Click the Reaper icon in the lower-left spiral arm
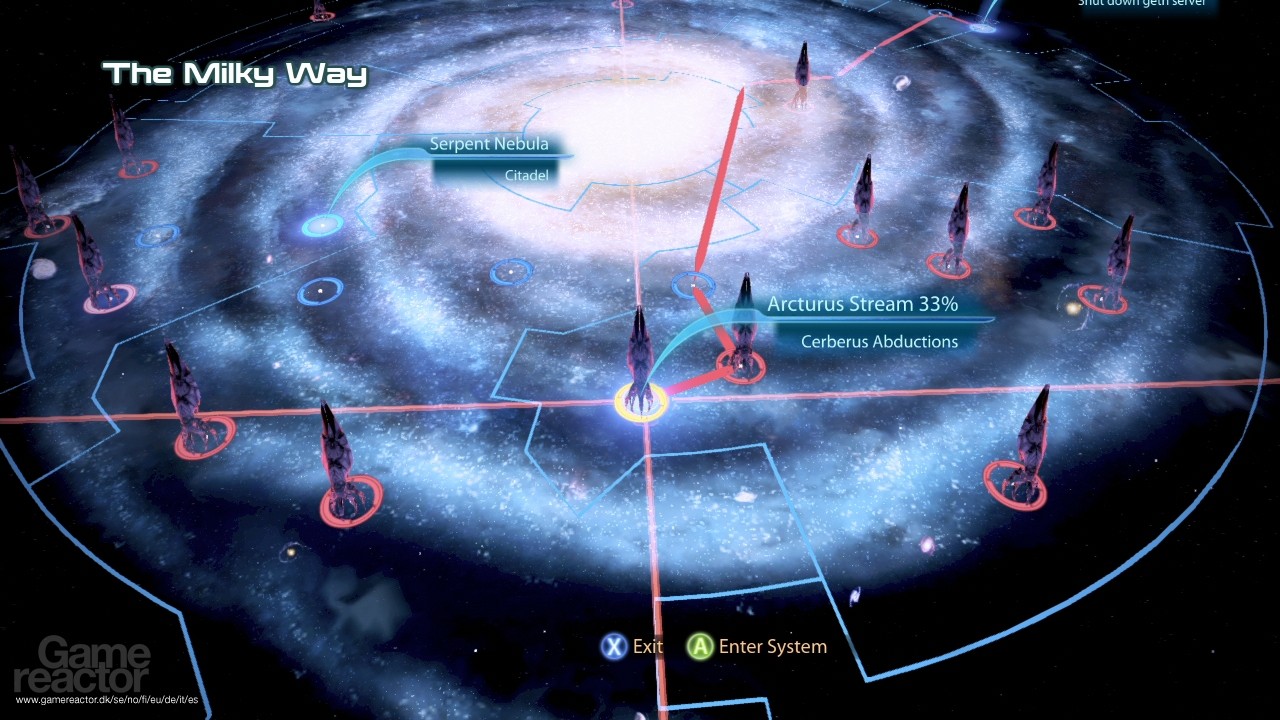The width and height of the screenshot is (1280, 720). pyautogui.click(x=338, y=450)
